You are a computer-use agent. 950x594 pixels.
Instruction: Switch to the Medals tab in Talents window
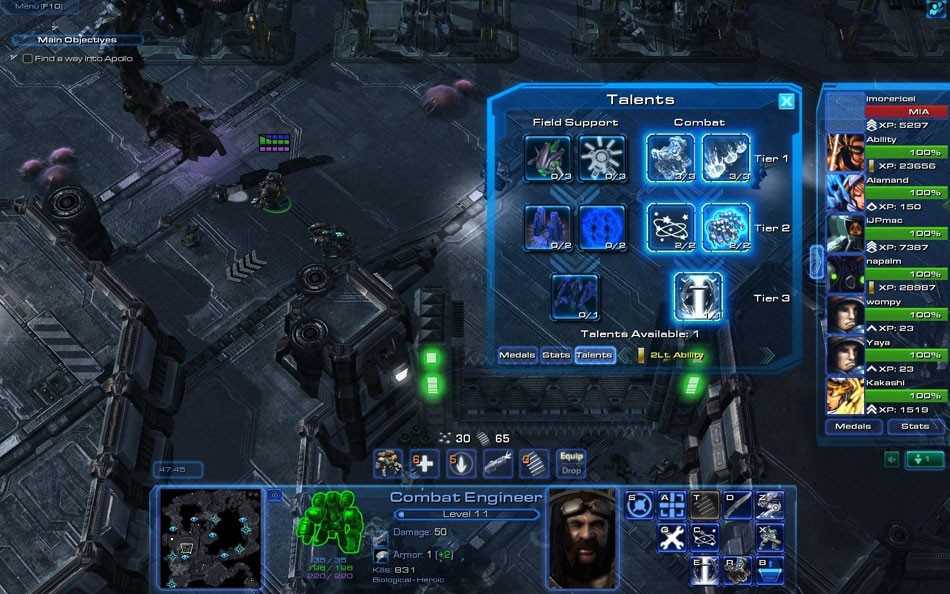pos(517,355)
